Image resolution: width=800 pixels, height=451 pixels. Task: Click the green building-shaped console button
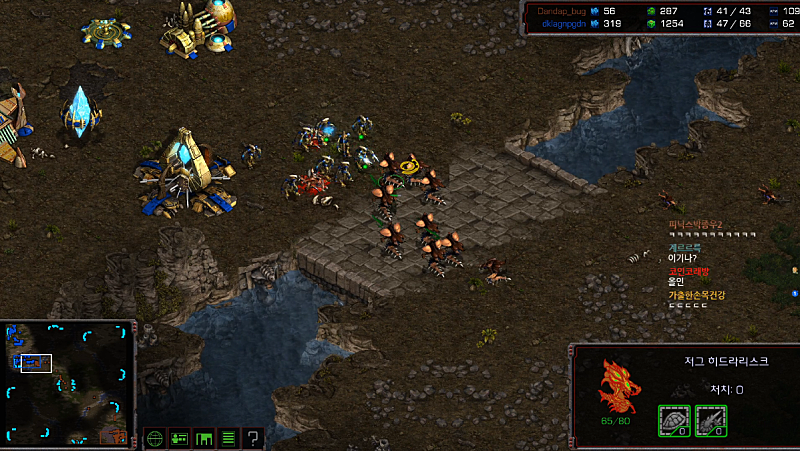tap(204, 437)
